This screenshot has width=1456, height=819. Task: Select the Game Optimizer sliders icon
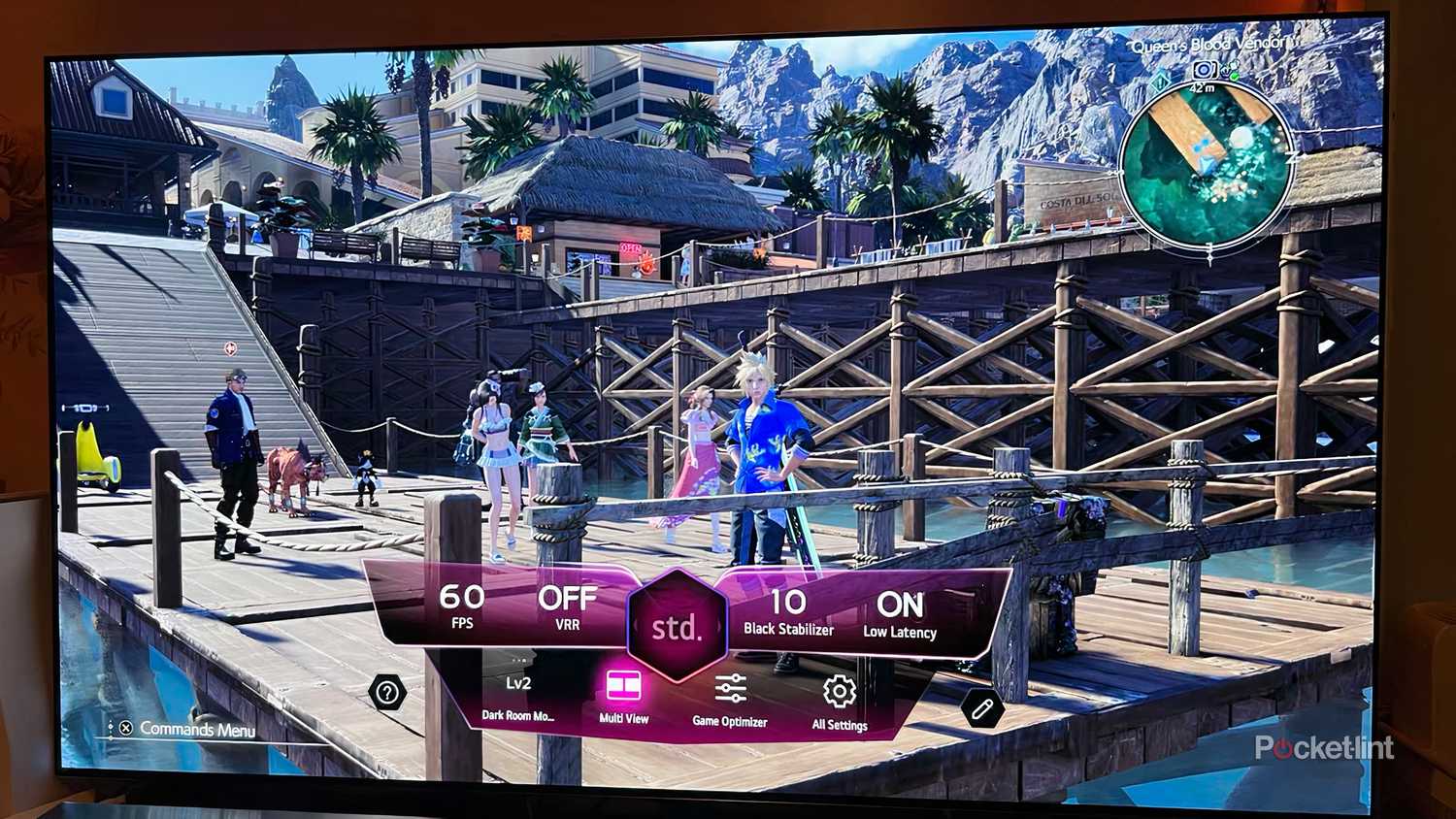click(730, 689)
